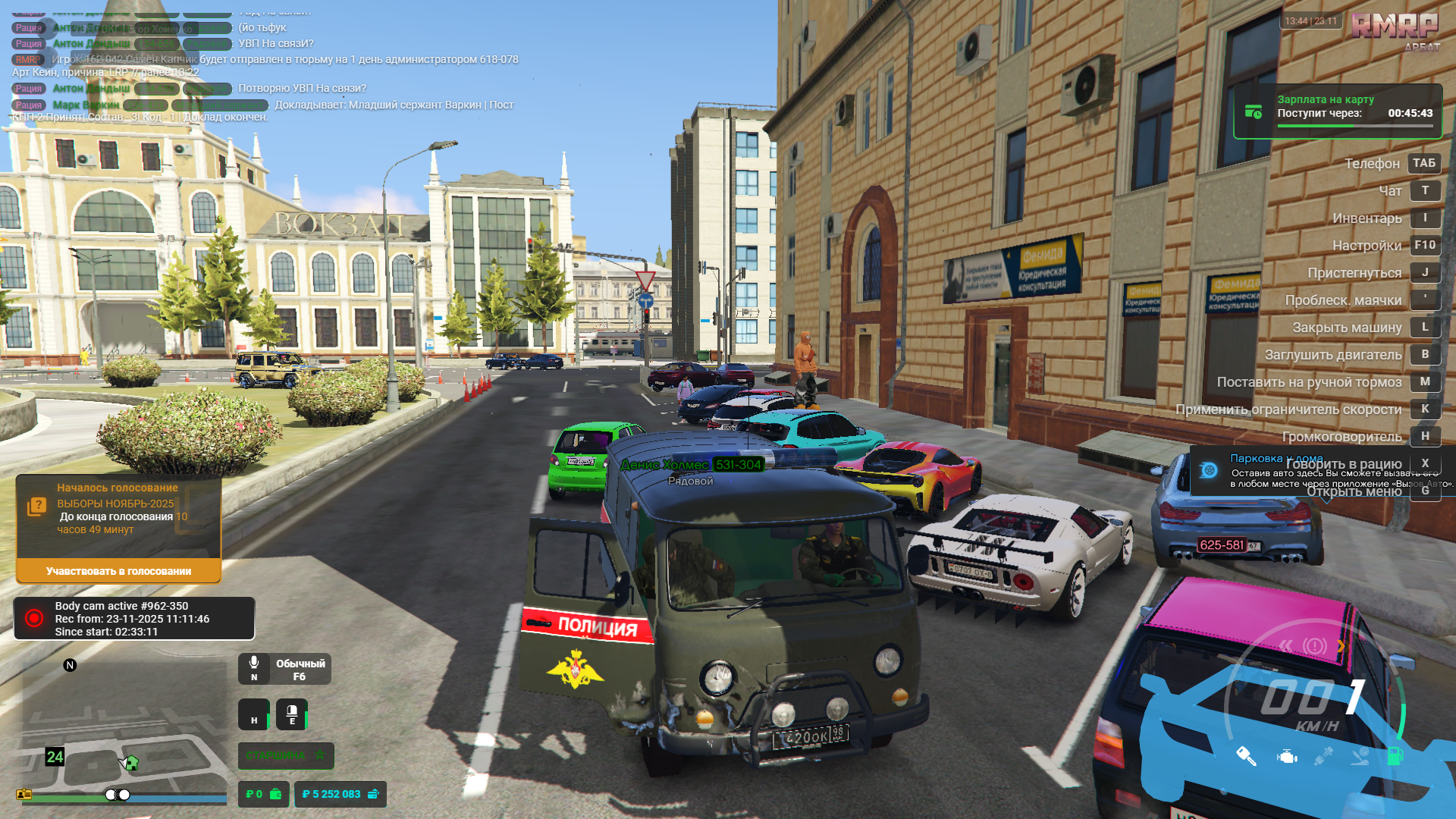
Task: Click the green wallet icon showing ₽ 0
Action: [x=275, y=794]
